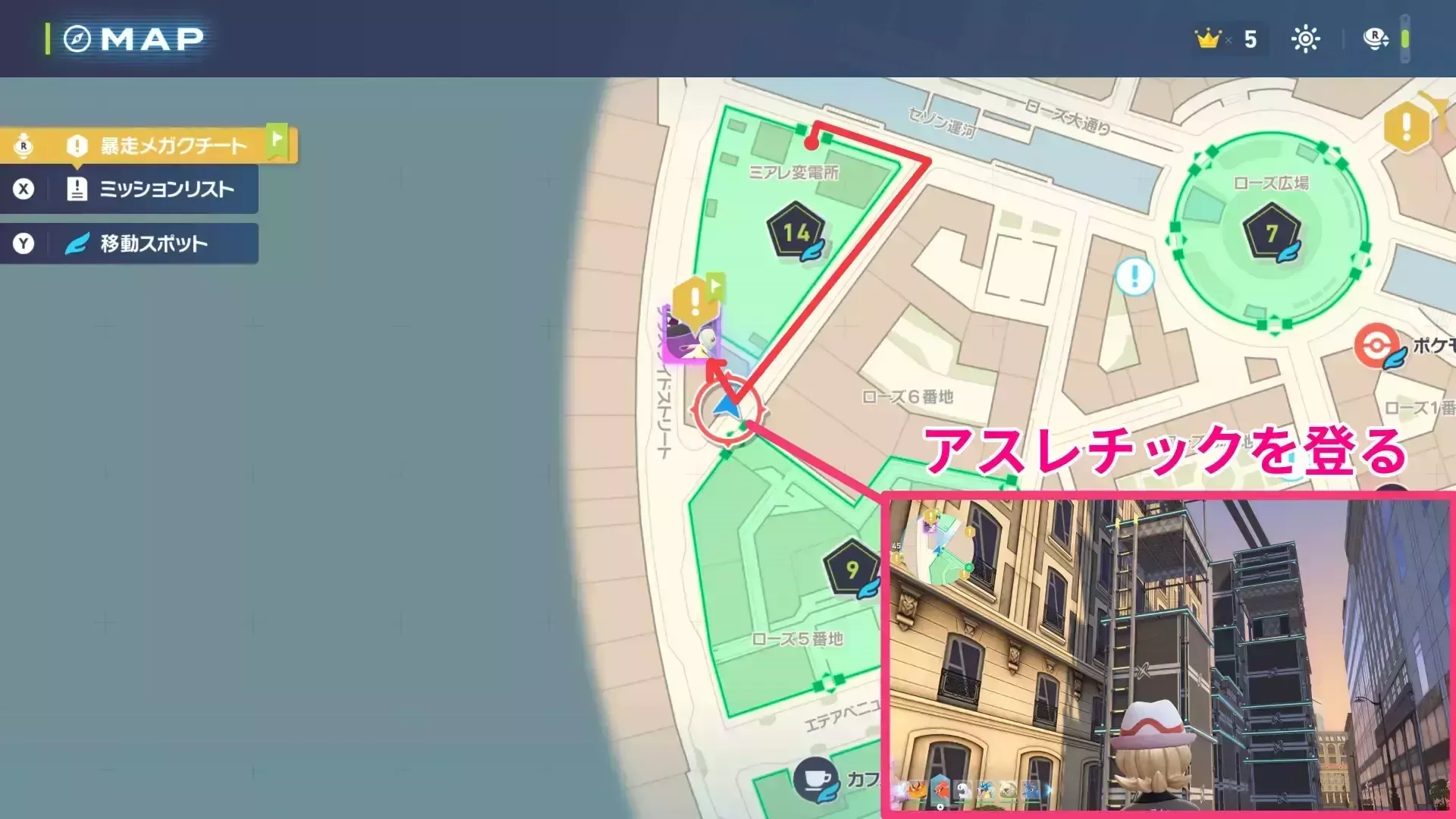Image resolution: width=1456 pixels, height=819 pixels.
Task: Select the sun weather icon in the header
Action: 1306,39
